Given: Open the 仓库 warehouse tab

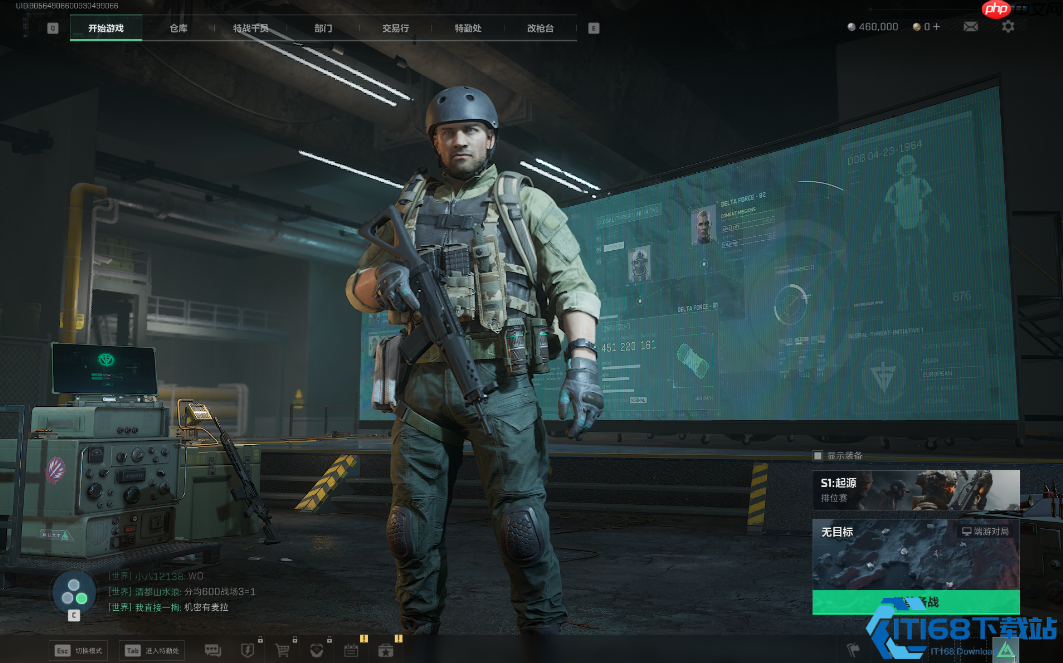Looking at the screenshot, I should (x=178, y=28).
